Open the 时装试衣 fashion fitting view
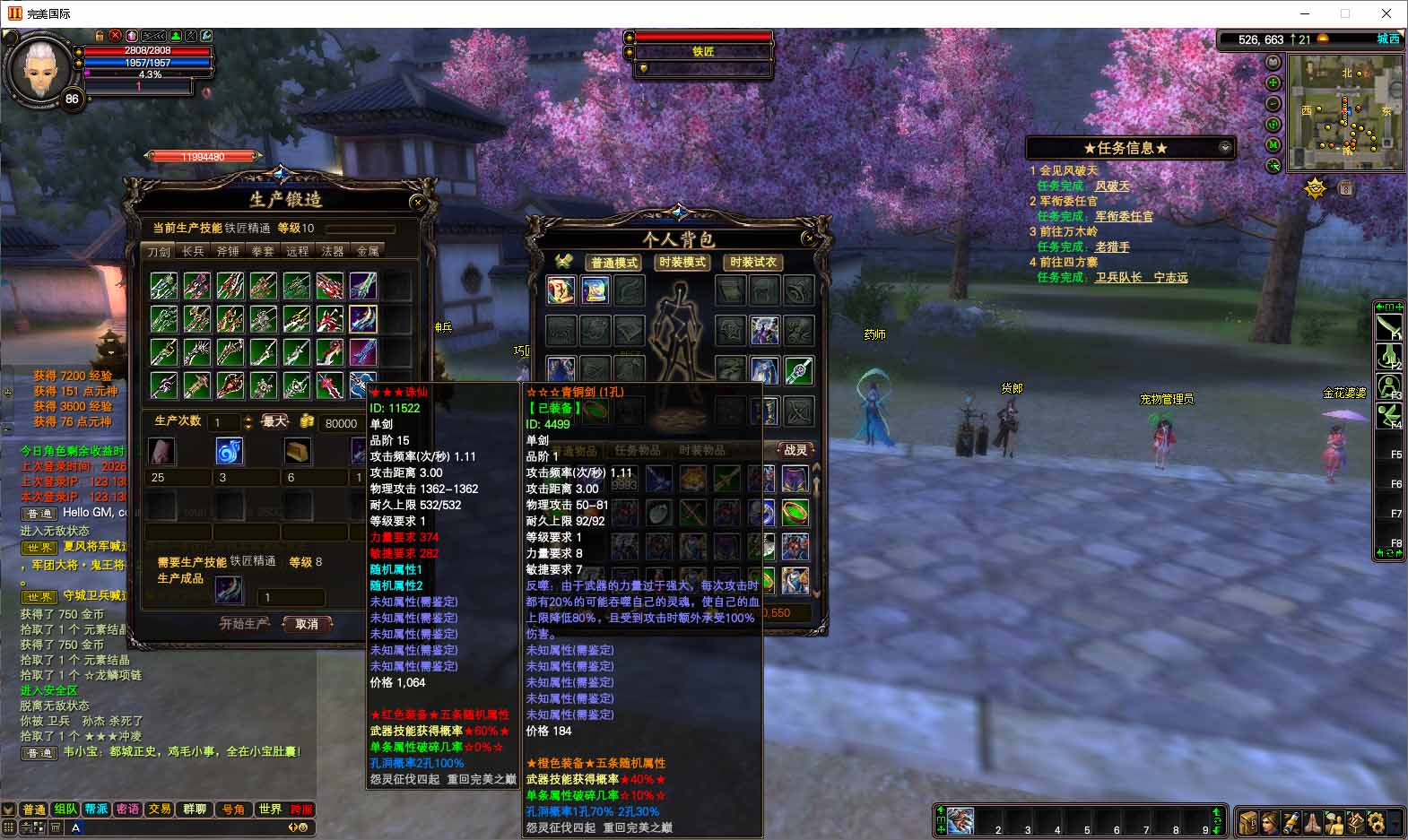 coord(753,263)
